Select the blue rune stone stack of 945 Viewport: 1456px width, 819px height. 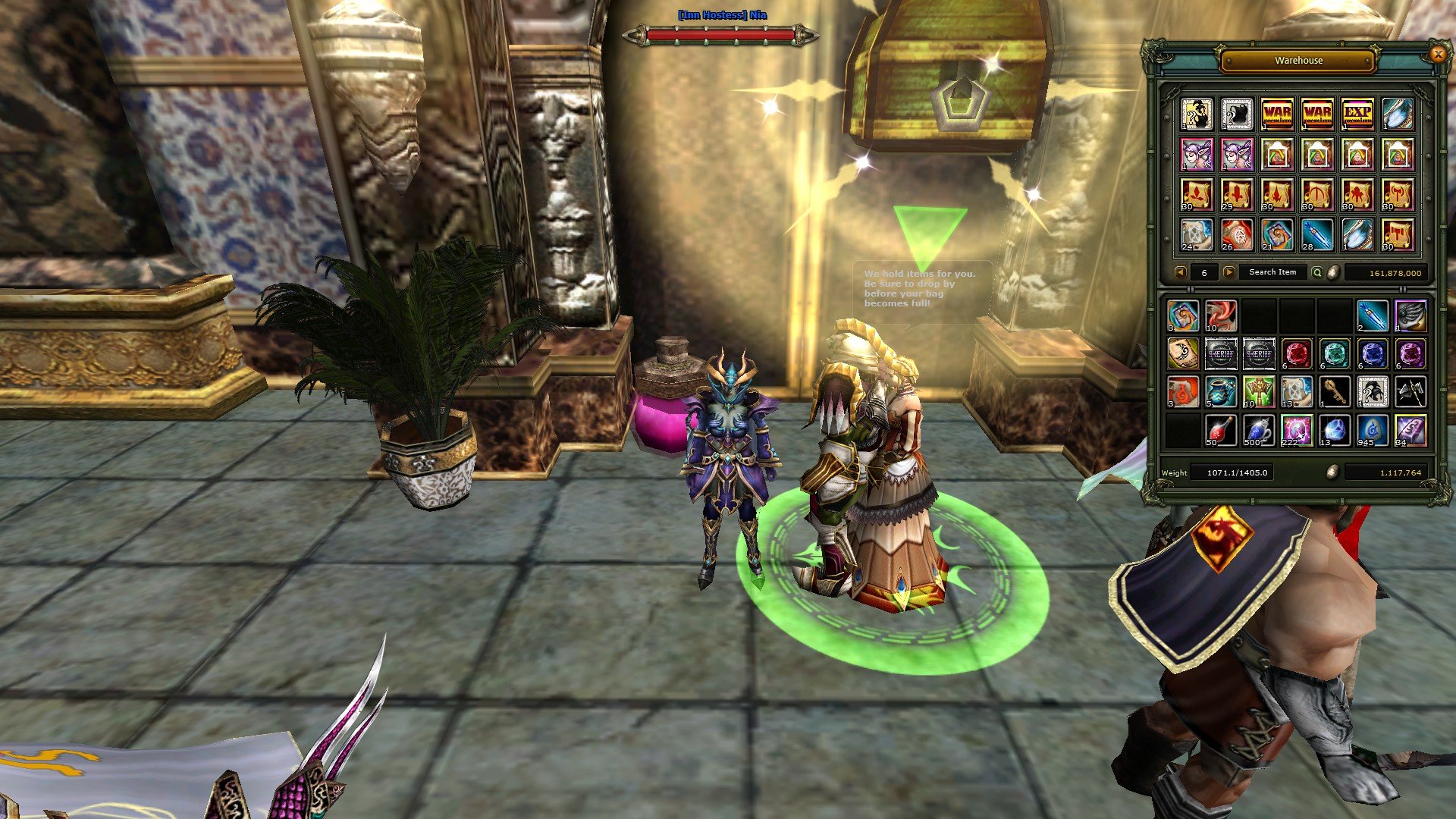coord(1373,430)
